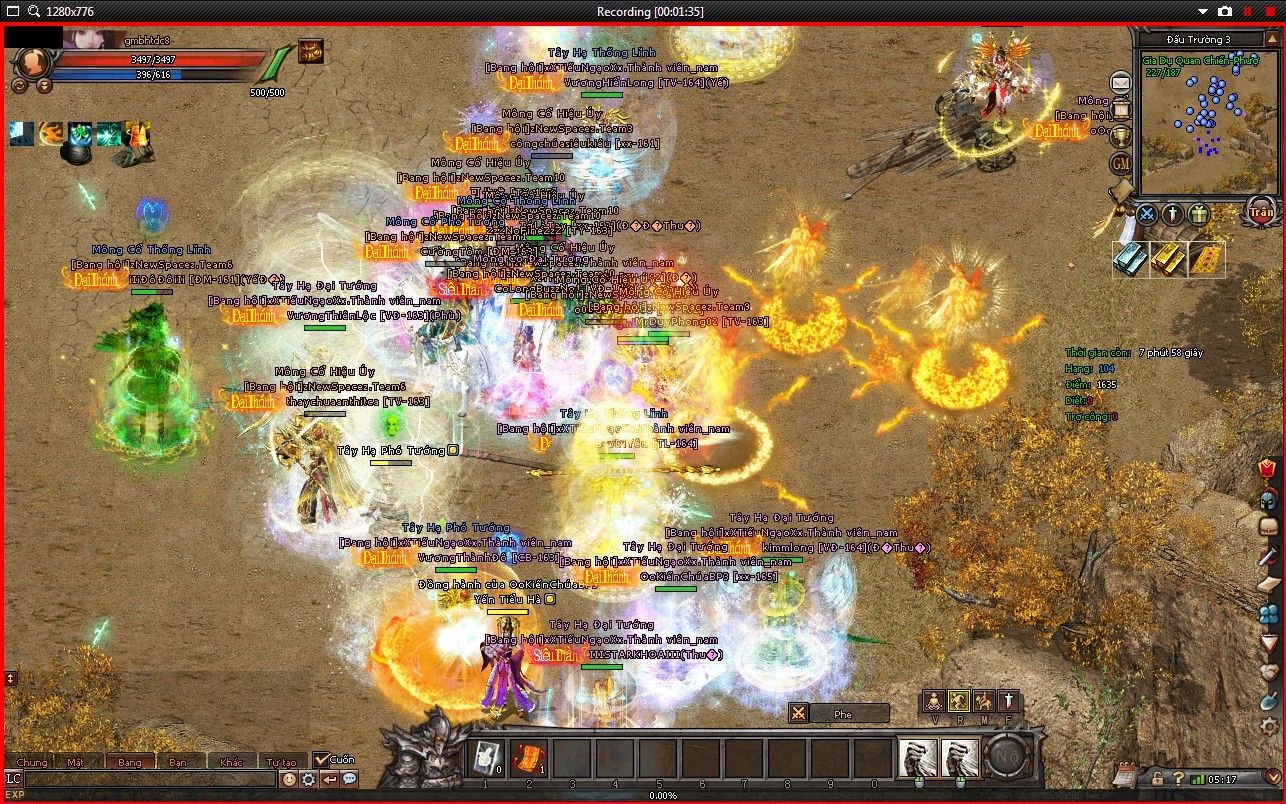Viewport: 1286px width, 804px height.
Task: Select the Tự tạo chat tab
Action: click(281, 762)
